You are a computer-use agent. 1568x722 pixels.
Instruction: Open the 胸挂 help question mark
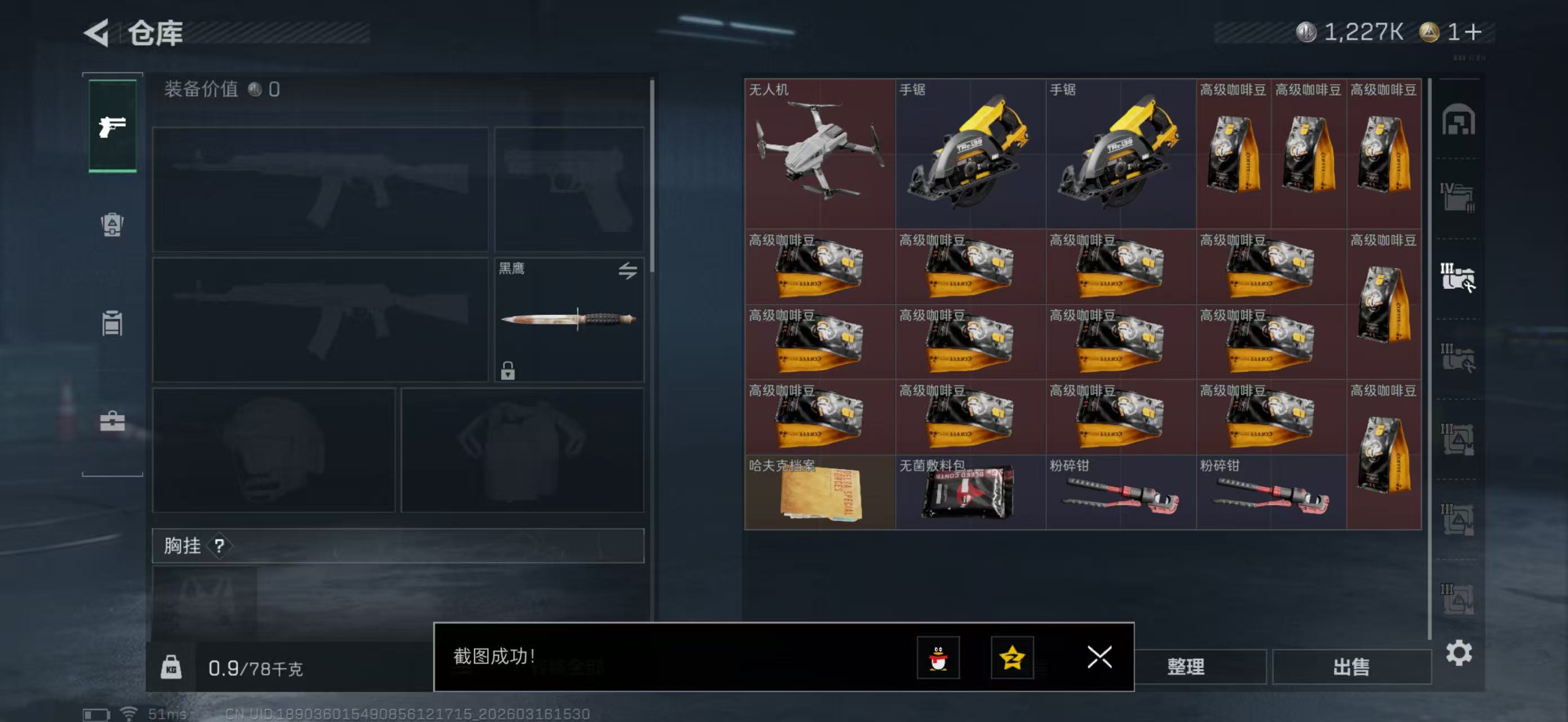point(219,545)
